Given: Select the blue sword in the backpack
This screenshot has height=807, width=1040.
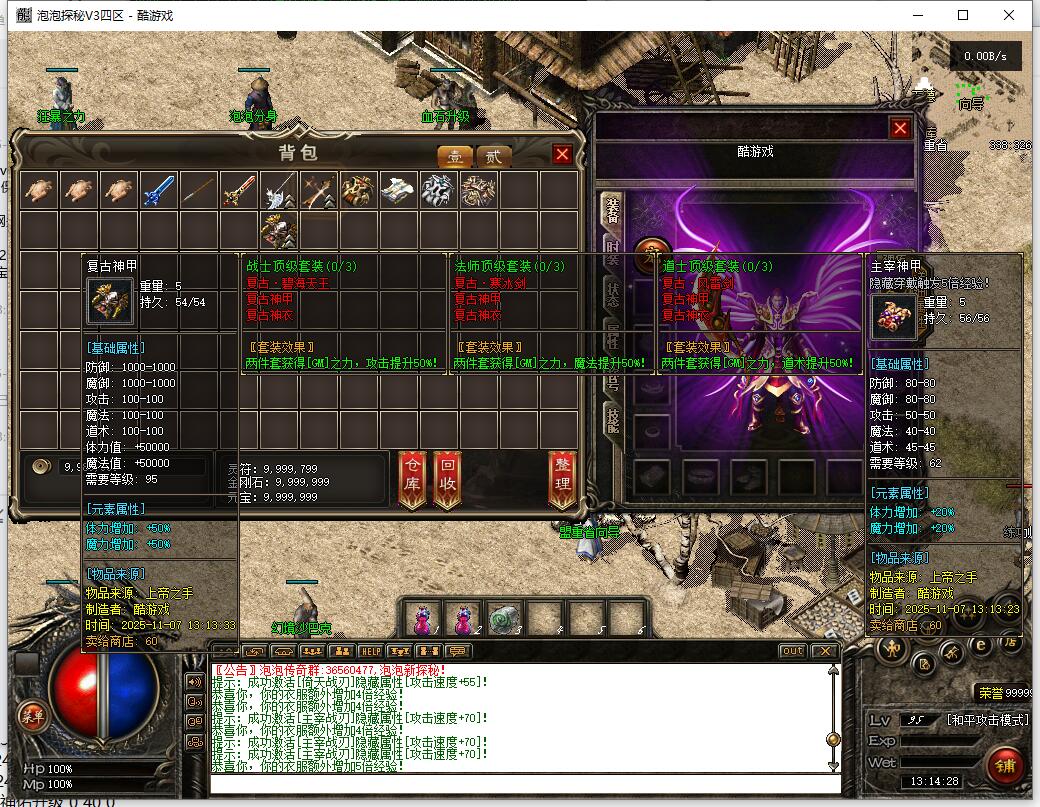Looking at the screenshot, I should click(x=159, y=190).
